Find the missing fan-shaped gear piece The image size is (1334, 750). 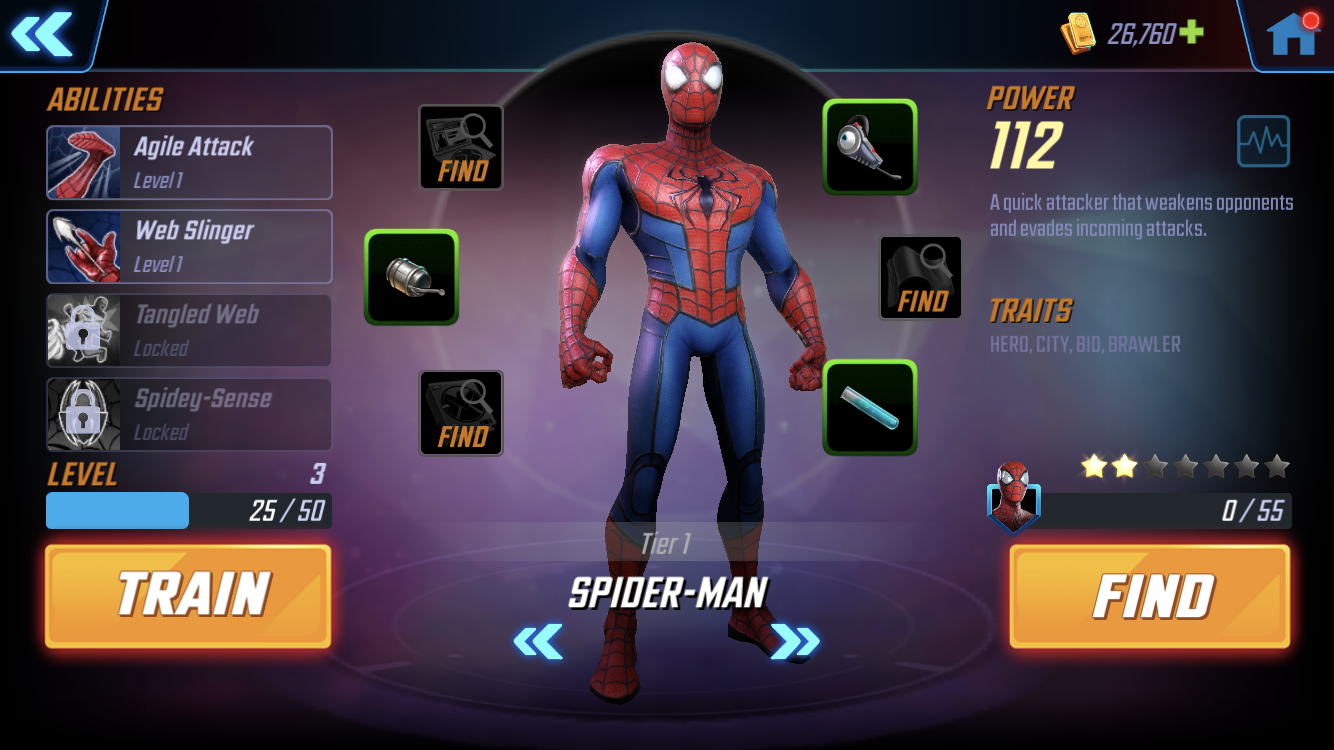click(x=461, y=413)
